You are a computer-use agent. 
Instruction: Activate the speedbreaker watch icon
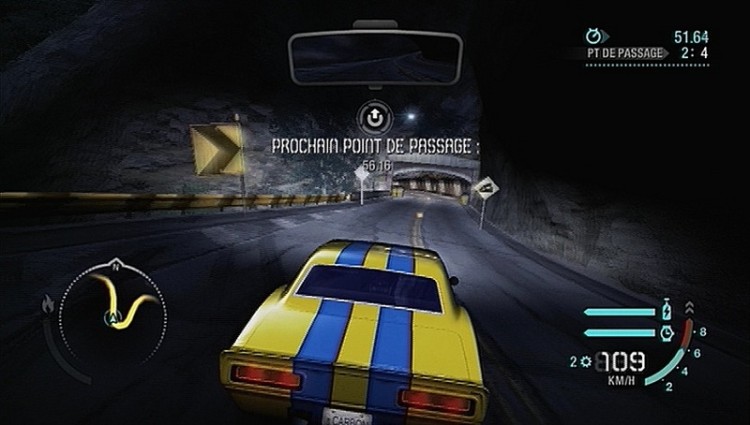667,331
